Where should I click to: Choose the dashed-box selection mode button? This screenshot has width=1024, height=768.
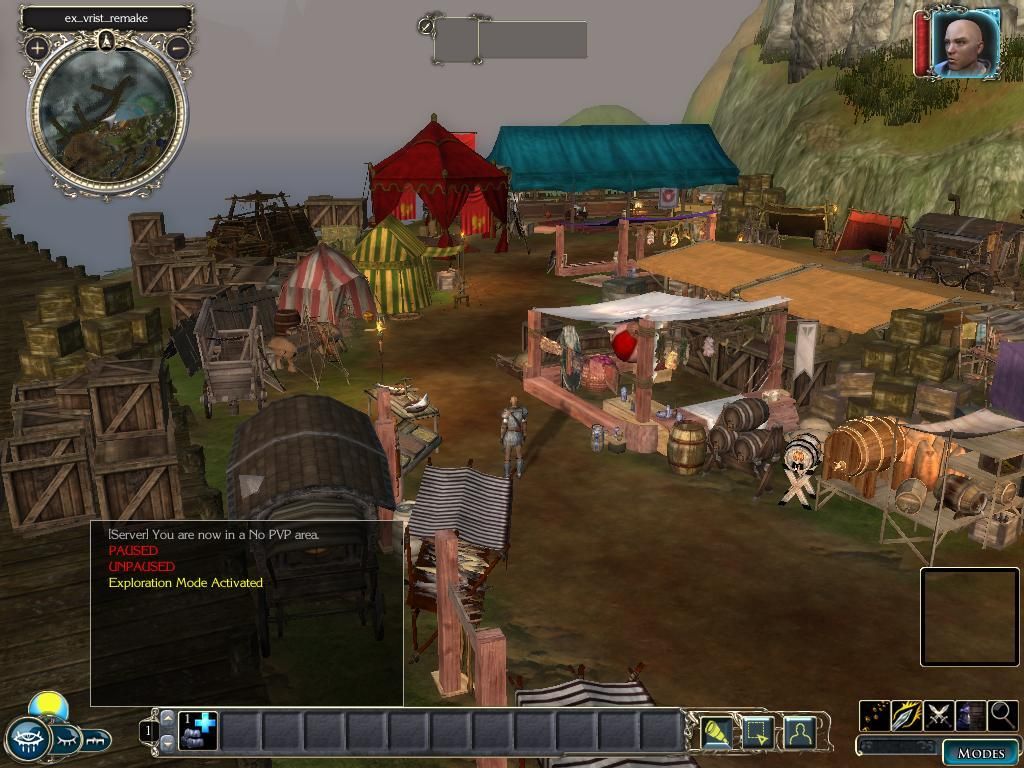(x=757, y=733)
